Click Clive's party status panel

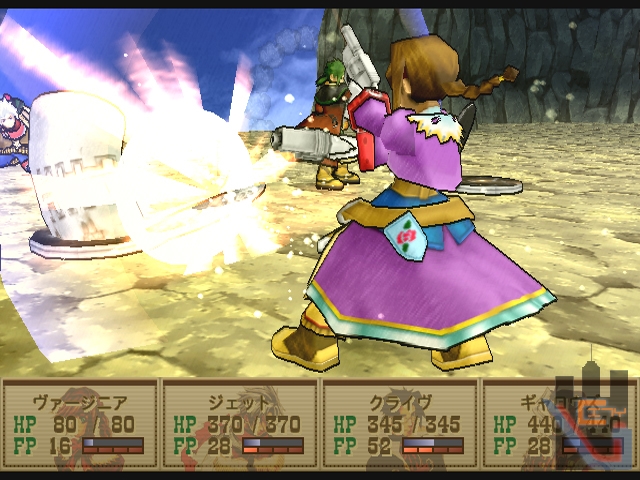tap(400, 424)
